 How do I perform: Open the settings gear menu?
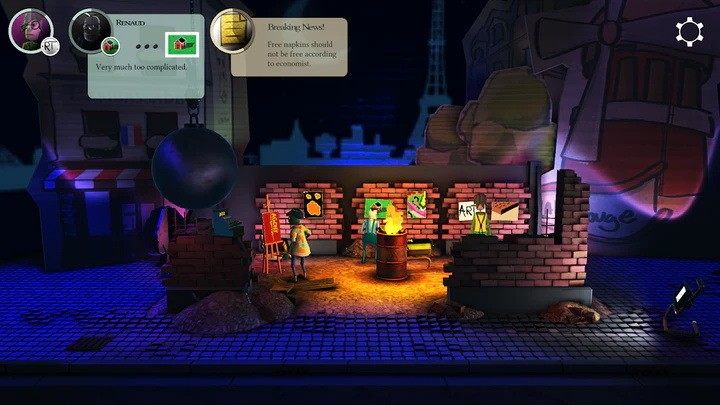(689, 32)
